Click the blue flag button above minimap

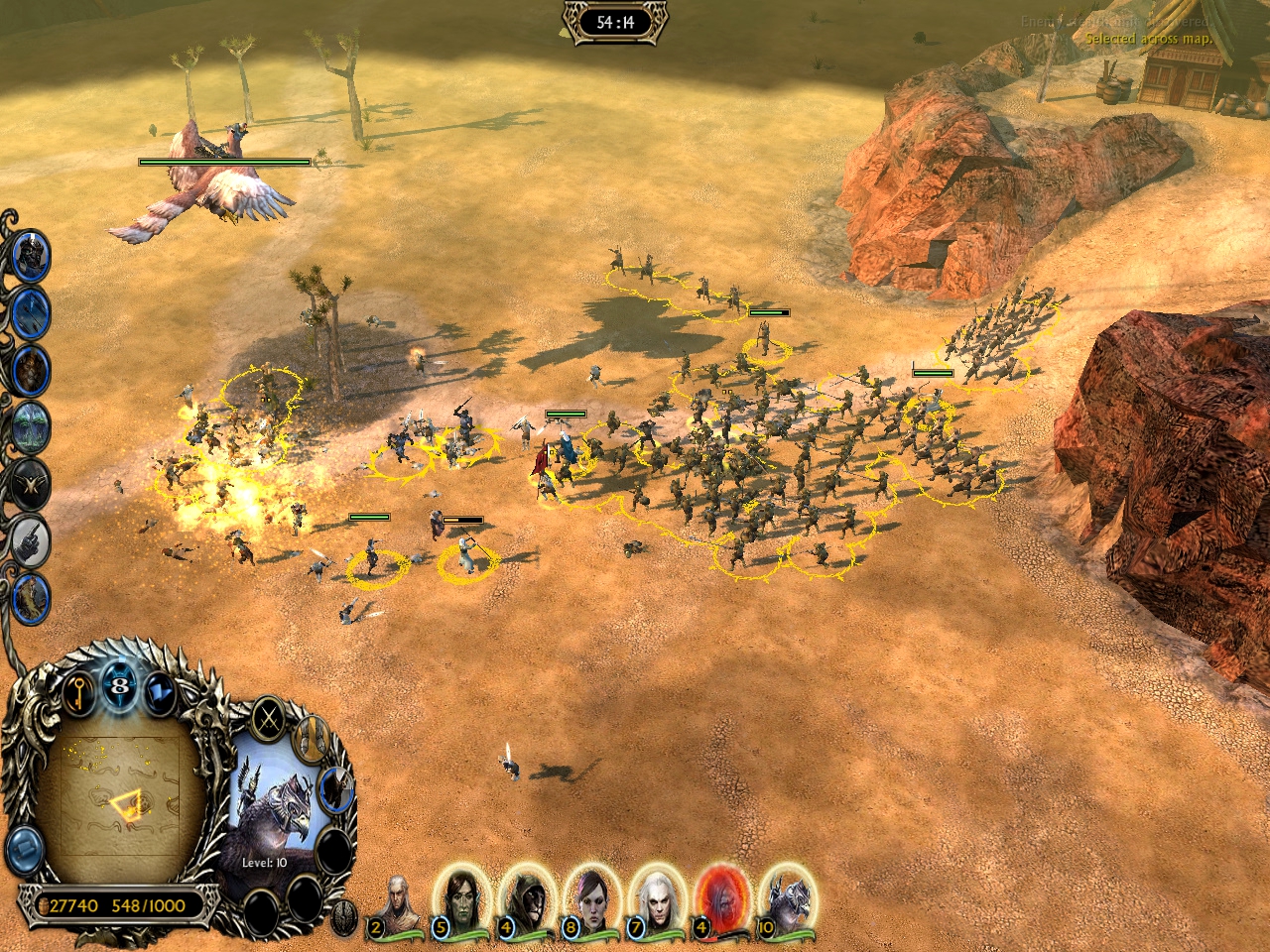pos(159,692)
